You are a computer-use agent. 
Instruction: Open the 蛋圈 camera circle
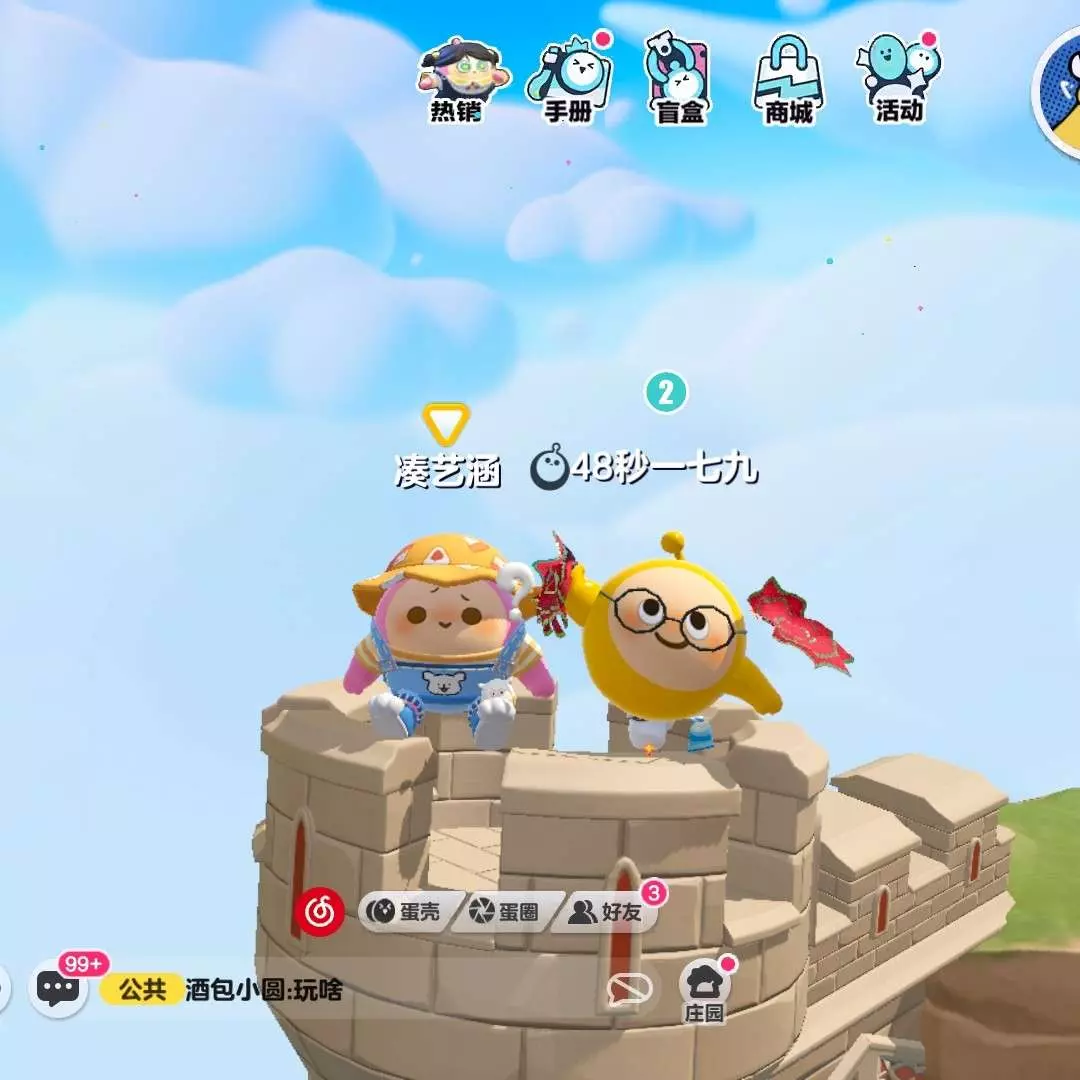tap(505, 911)
